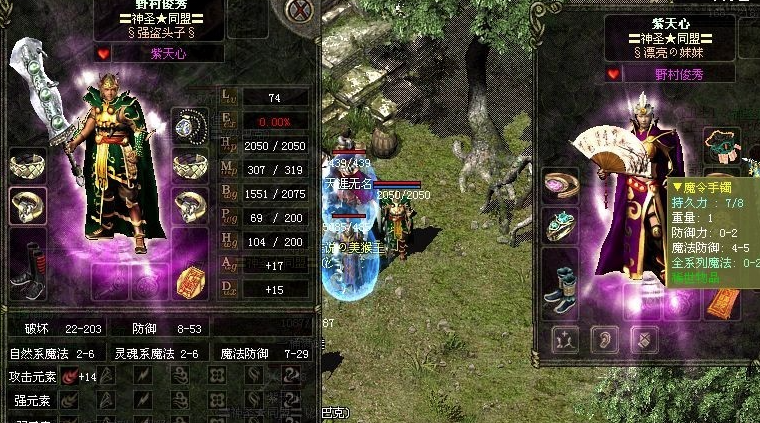This screenshot has height=423, width=760.
Task: Click the ring slot above the black boots
Action: [28, 205]
